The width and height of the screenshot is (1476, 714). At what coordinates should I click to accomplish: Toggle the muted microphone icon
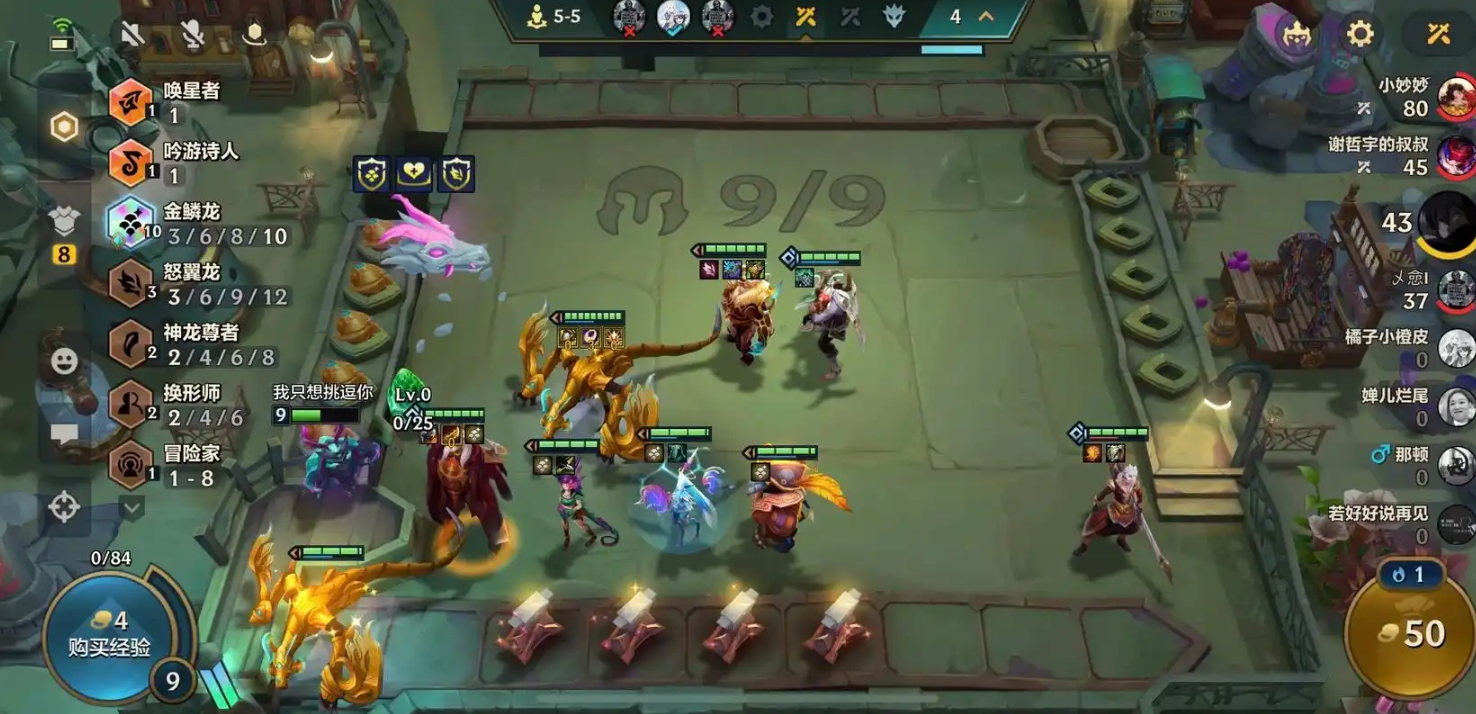(x=192, y=34)
